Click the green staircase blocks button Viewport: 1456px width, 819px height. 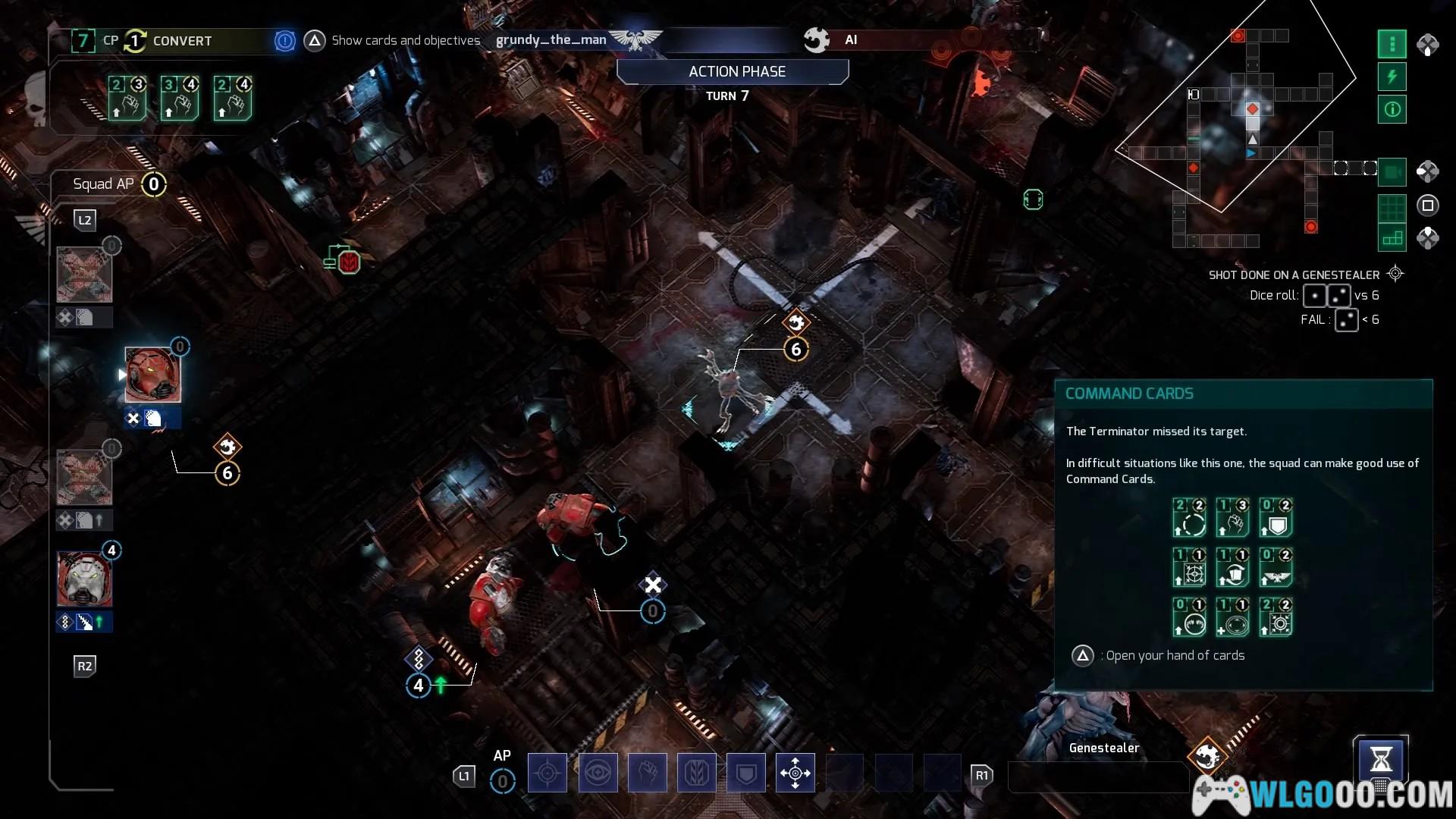[x=1392, y=239]
